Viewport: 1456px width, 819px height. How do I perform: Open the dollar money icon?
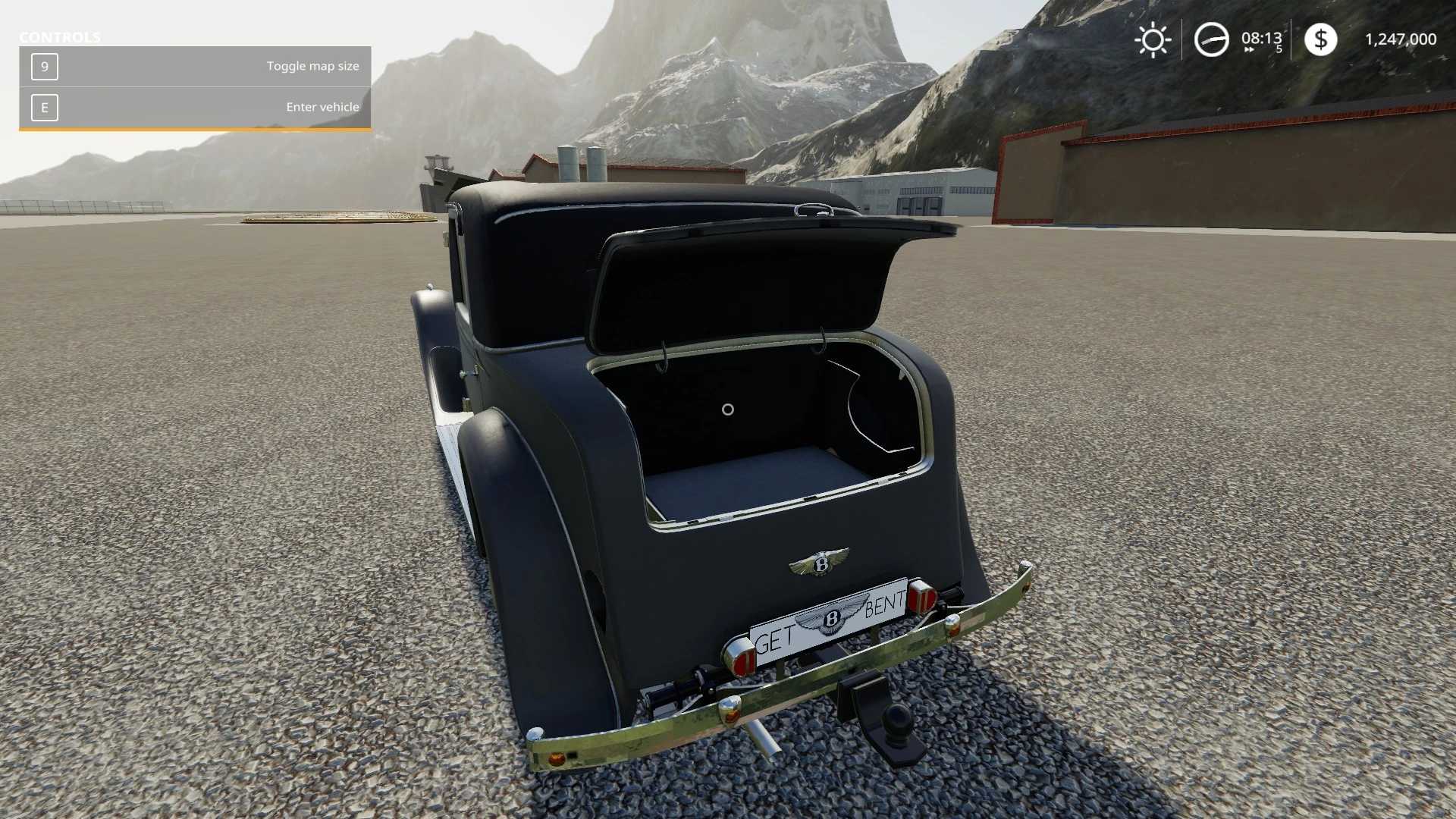pos(1320,39)
